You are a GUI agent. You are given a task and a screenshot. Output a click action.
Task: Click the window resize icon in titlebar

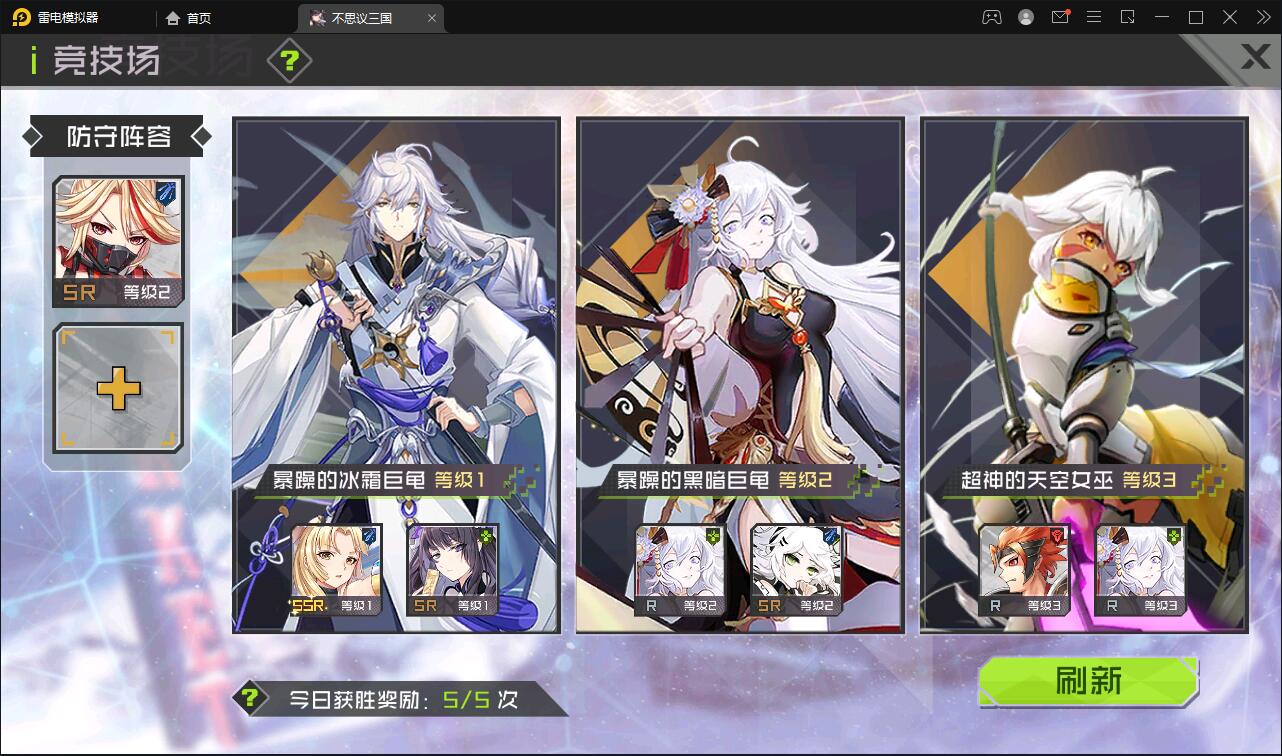tap(1128, 17)
